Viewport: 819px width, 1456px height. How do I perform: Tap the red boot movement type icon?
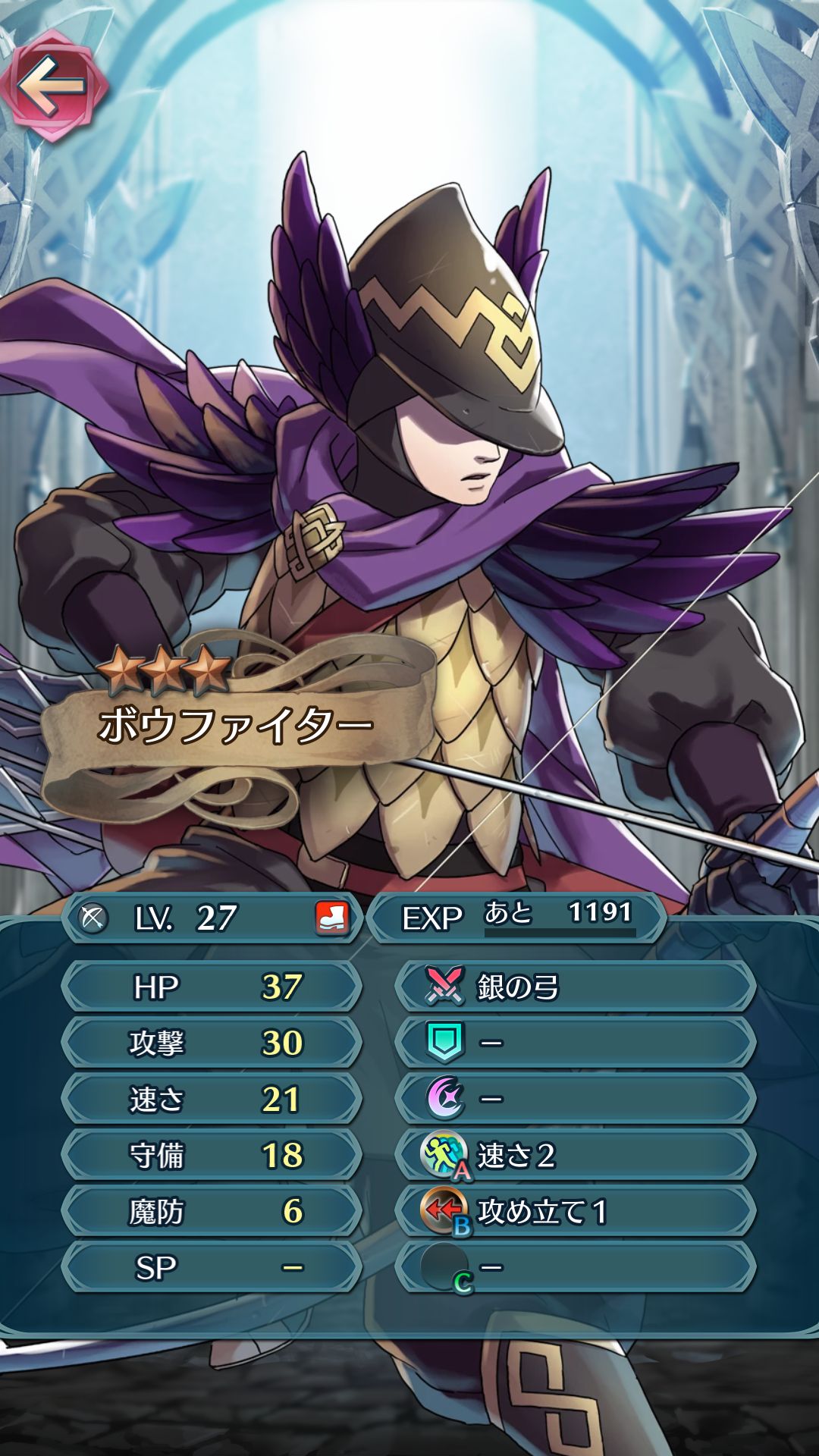331,918
